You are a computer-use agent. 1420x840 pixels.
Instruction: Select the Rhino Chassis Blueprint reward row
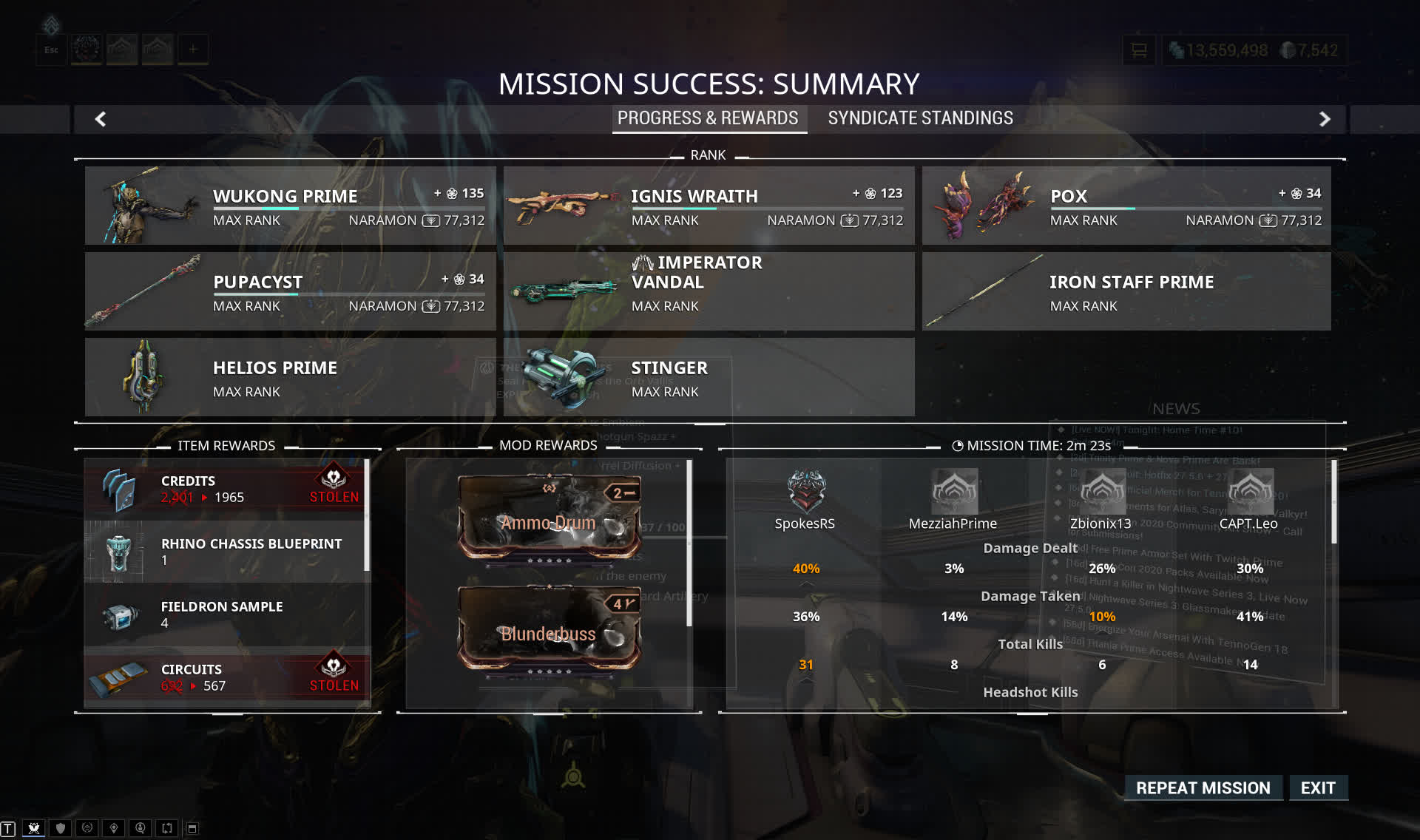click(226, 552)
